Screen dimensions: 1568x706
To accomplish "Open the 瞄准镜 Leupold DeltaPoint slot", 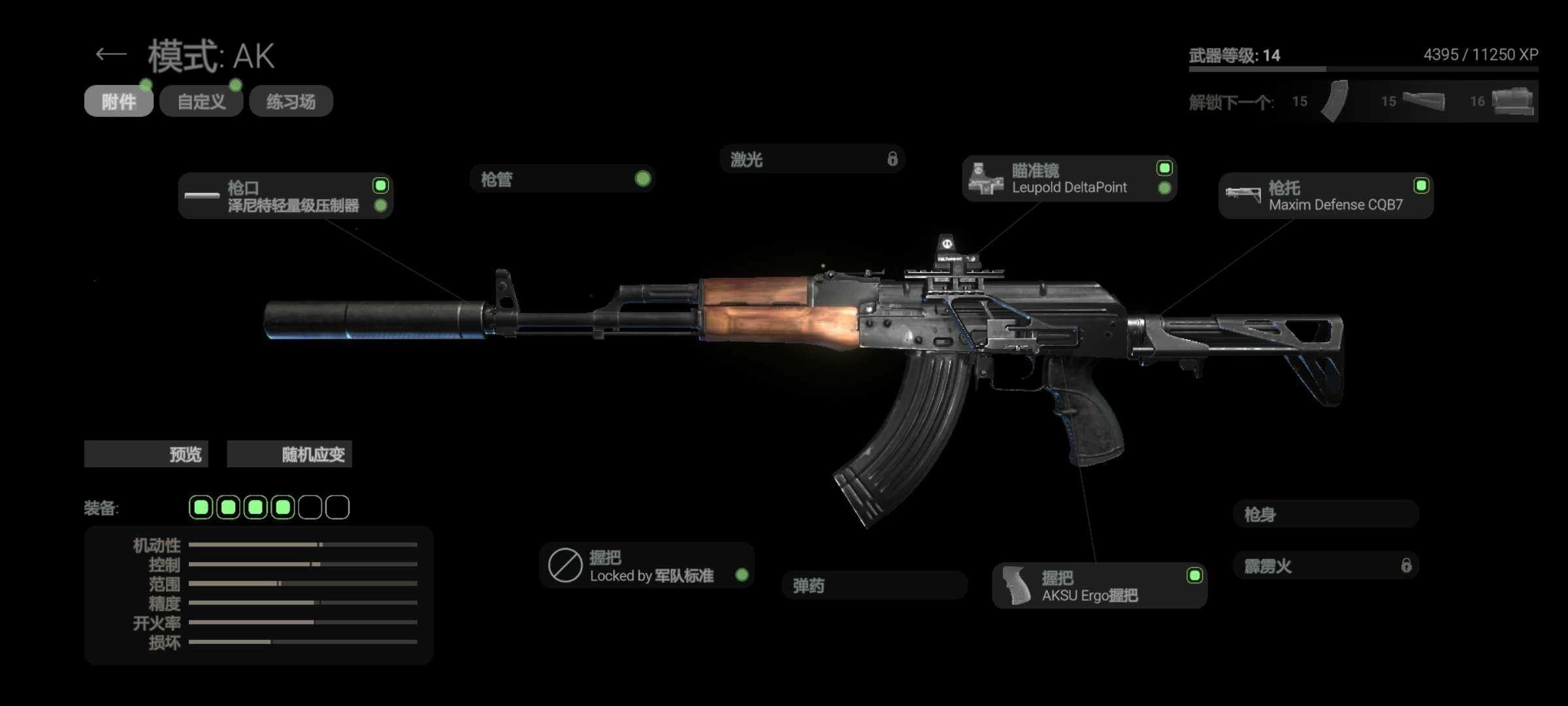I will tap(1069, 179).
